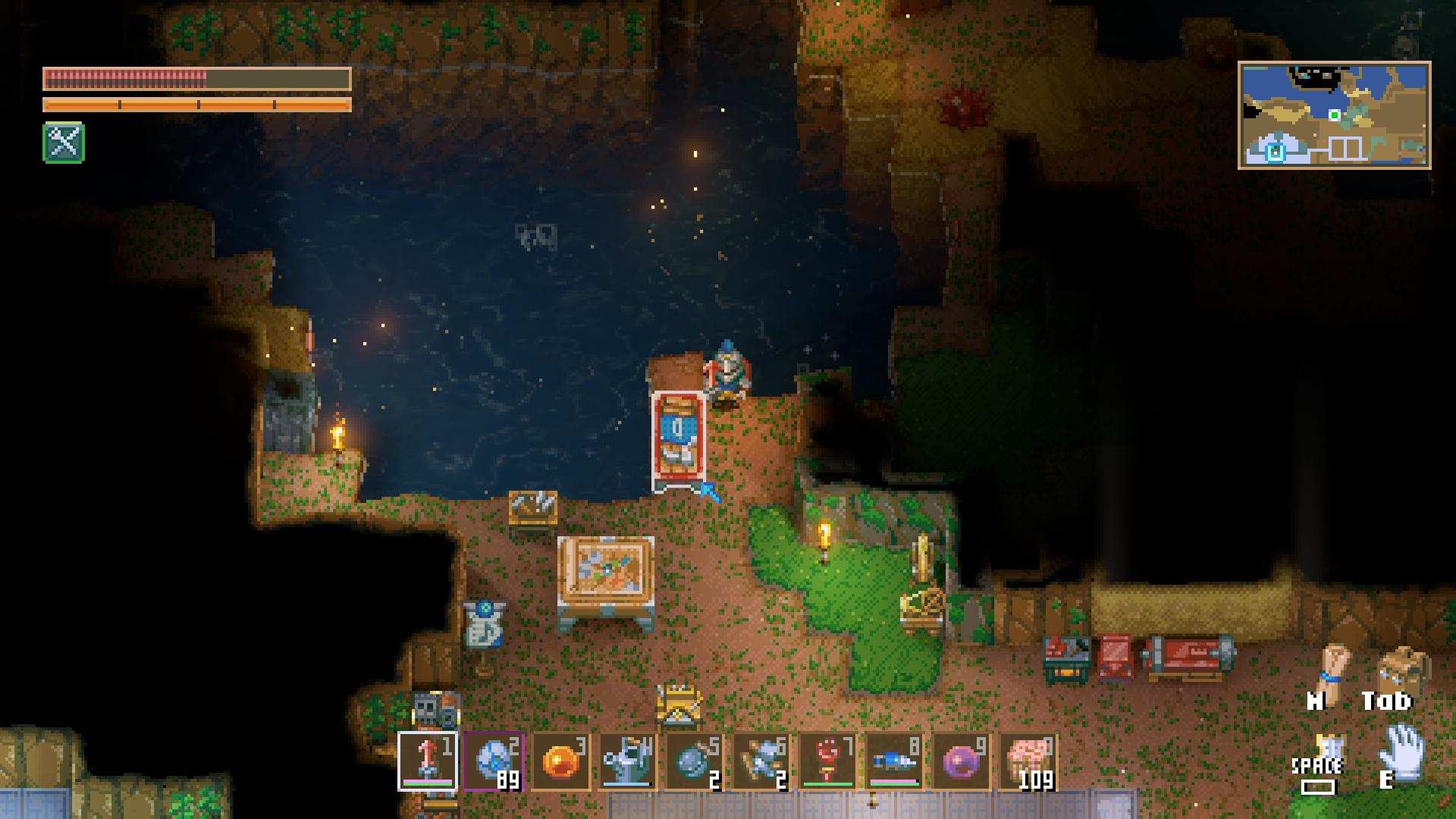The image size is (1456, 819).
Task: Select the purple orb in slot 9
Action: pyautogui.click(x=962, y=761)
